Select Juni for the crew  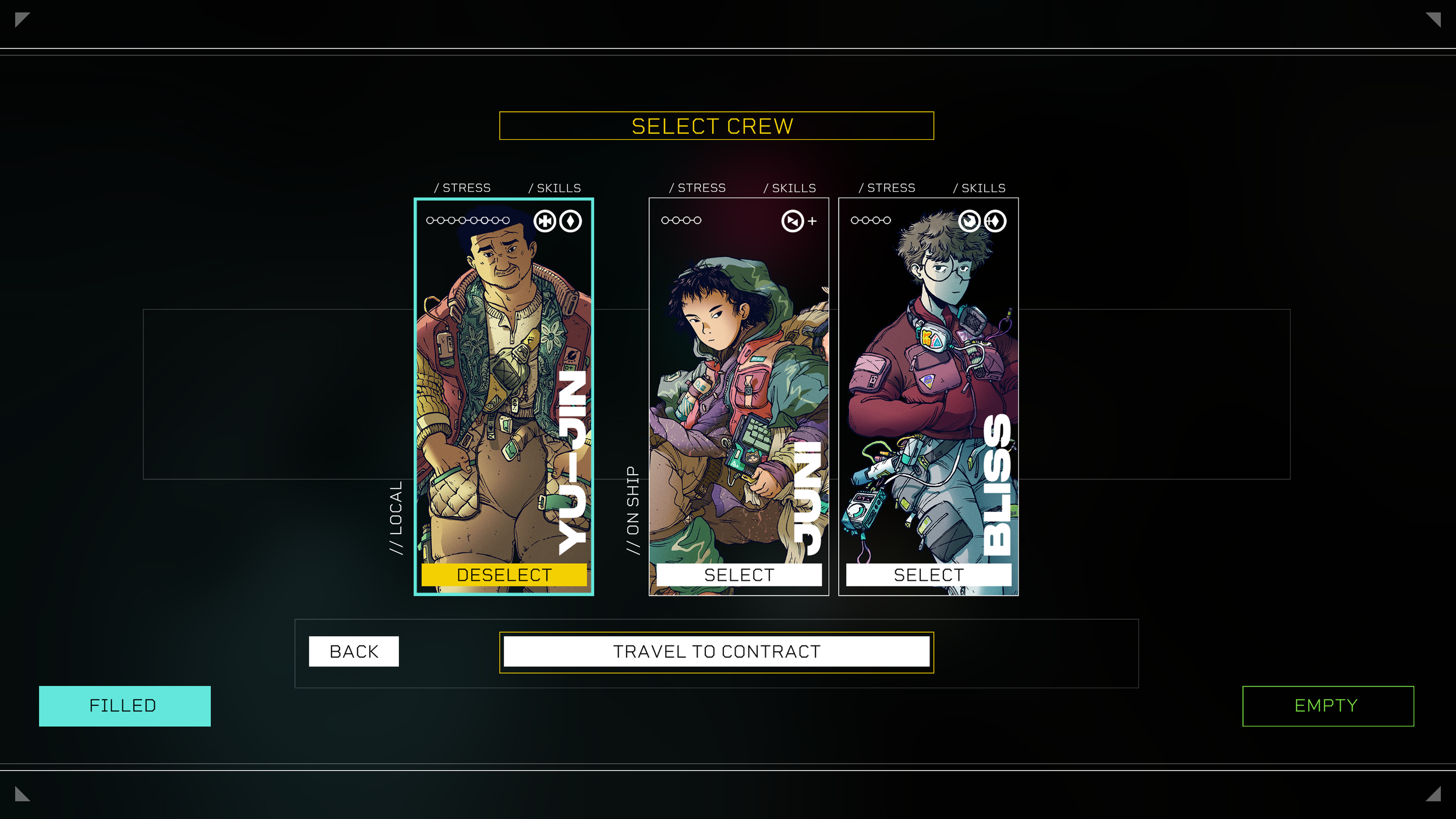click(x=738, y=576)
